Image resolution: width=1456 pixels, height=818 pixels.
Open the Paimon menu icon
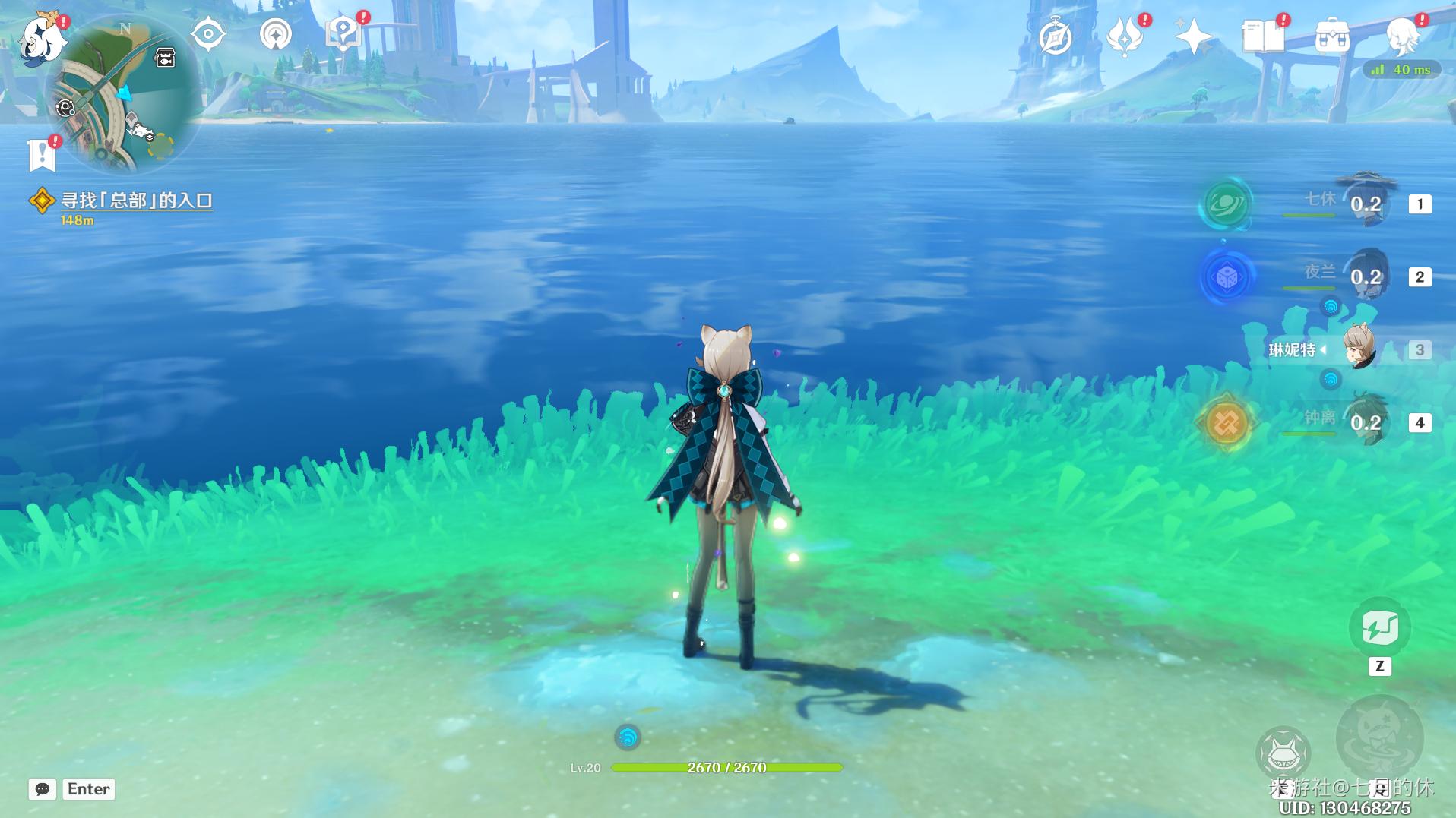click(42, 38)
